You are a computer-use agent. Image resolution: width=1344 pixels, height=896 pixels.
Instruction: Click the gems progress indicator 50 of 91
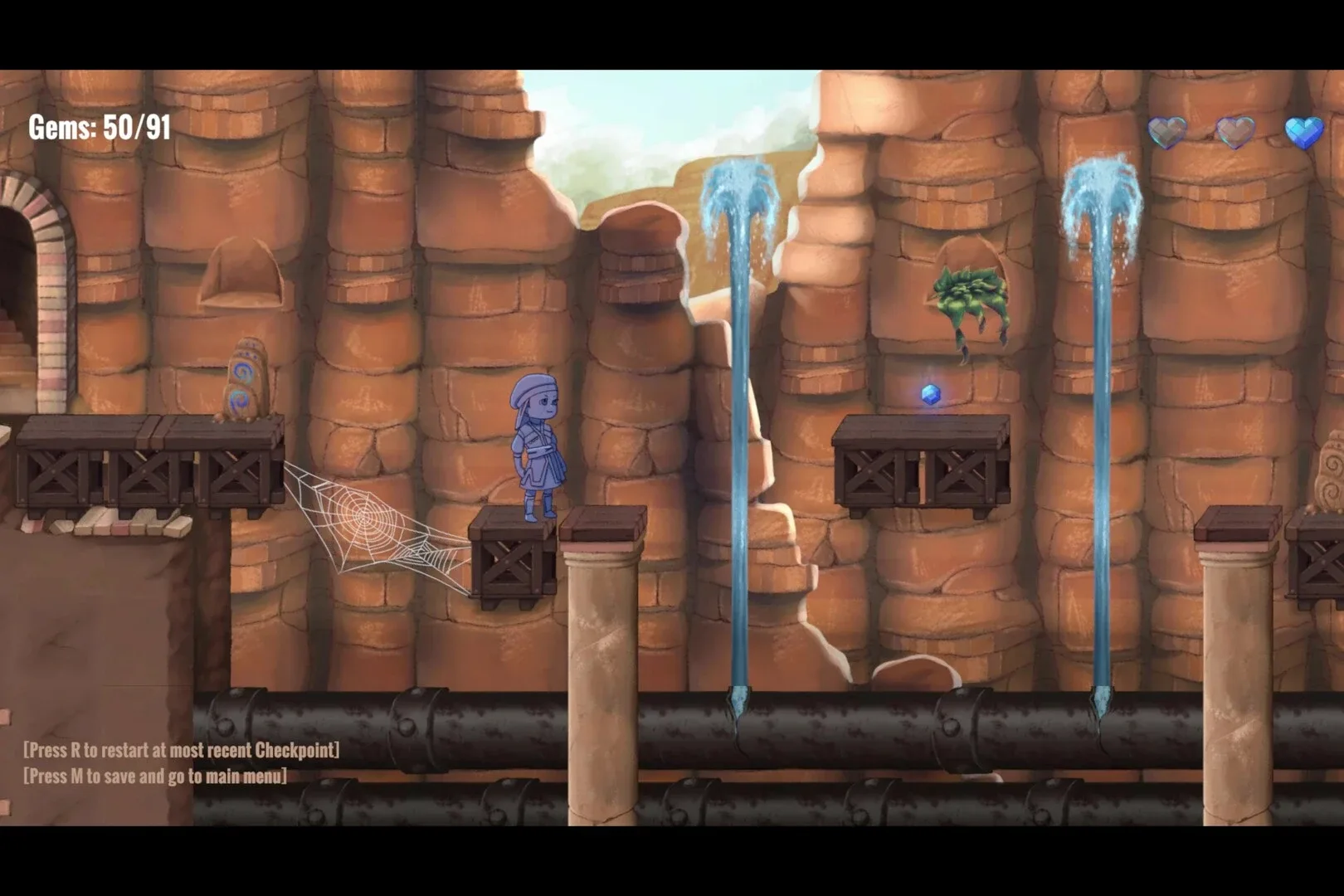(x=100, y=126)
